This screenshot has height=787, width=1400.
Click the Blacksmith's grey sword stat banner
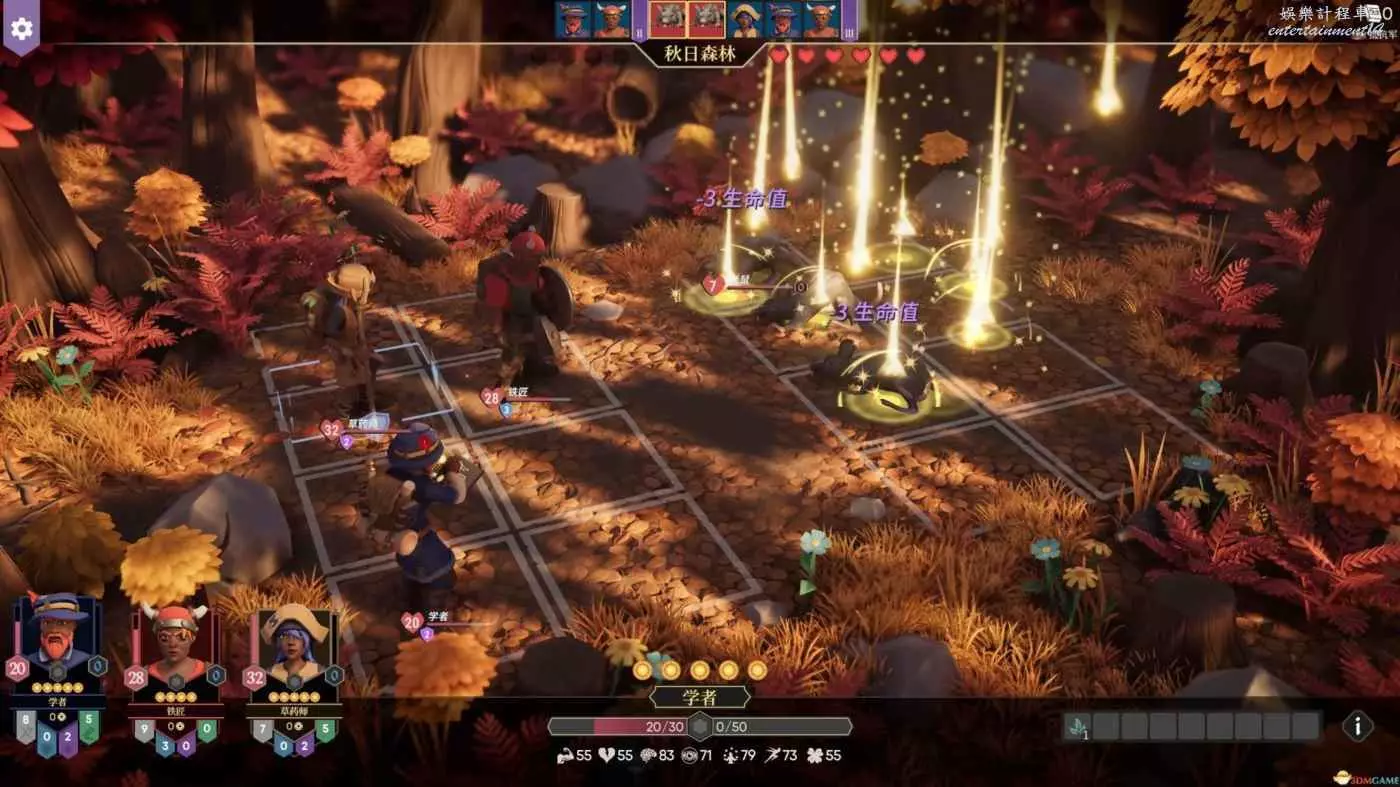[144, 730]
